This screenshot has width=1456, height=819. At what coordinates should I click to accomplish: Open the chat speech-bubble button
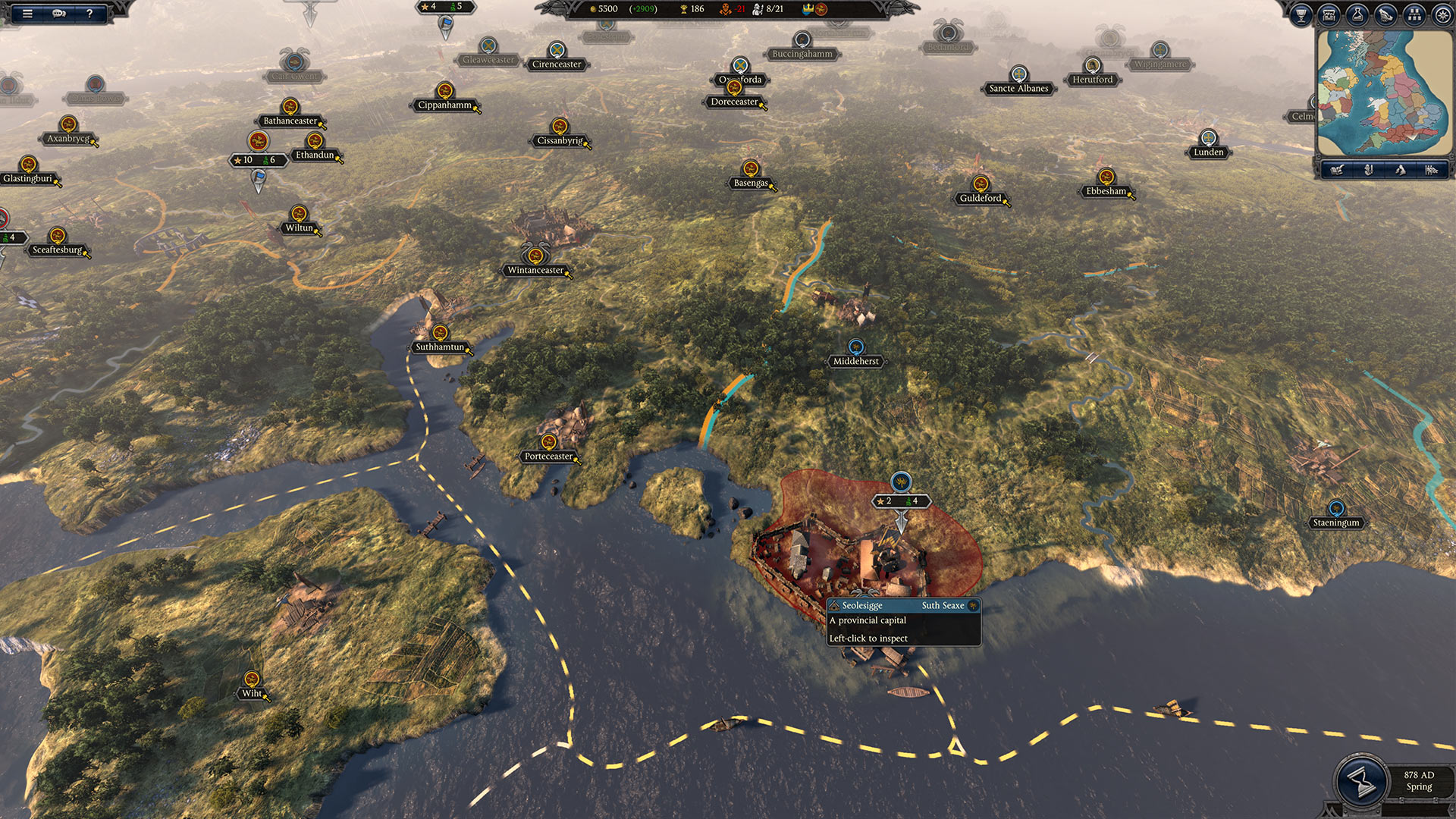click(x=59, y=13)
